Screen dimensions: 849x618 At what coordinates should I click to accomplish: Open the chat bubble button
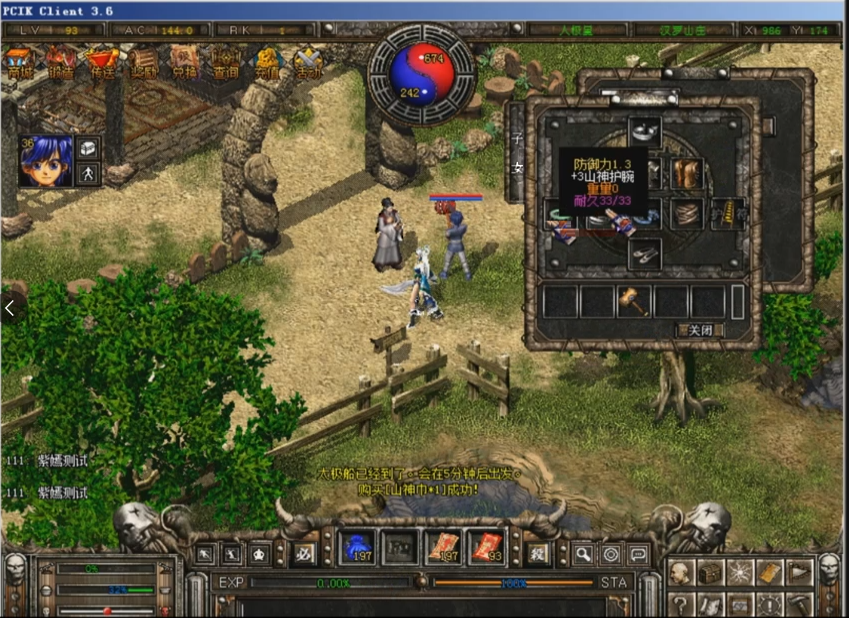pos(638,553)
